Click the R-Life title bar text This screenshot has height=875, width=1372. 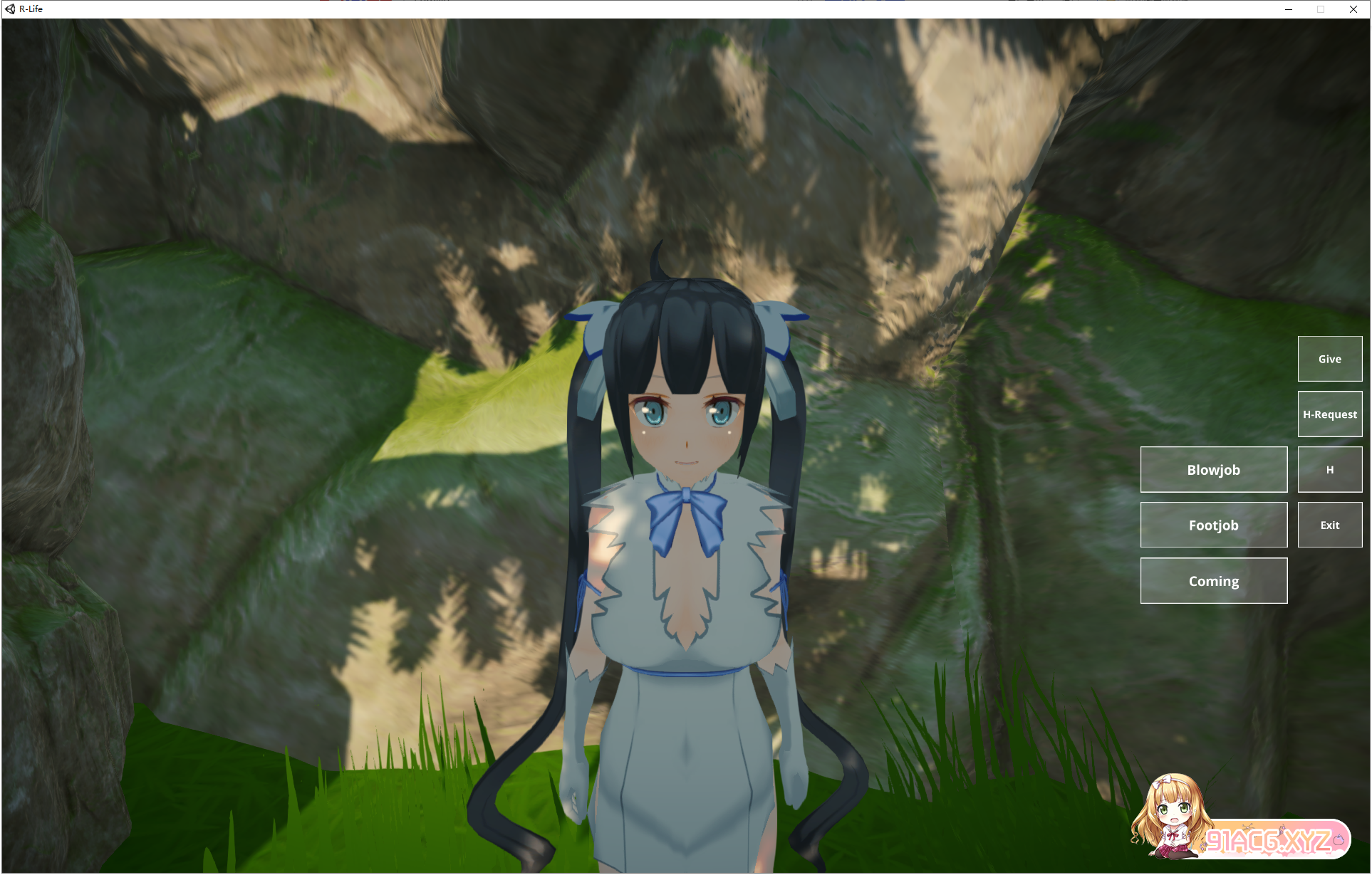click(32, 9)
